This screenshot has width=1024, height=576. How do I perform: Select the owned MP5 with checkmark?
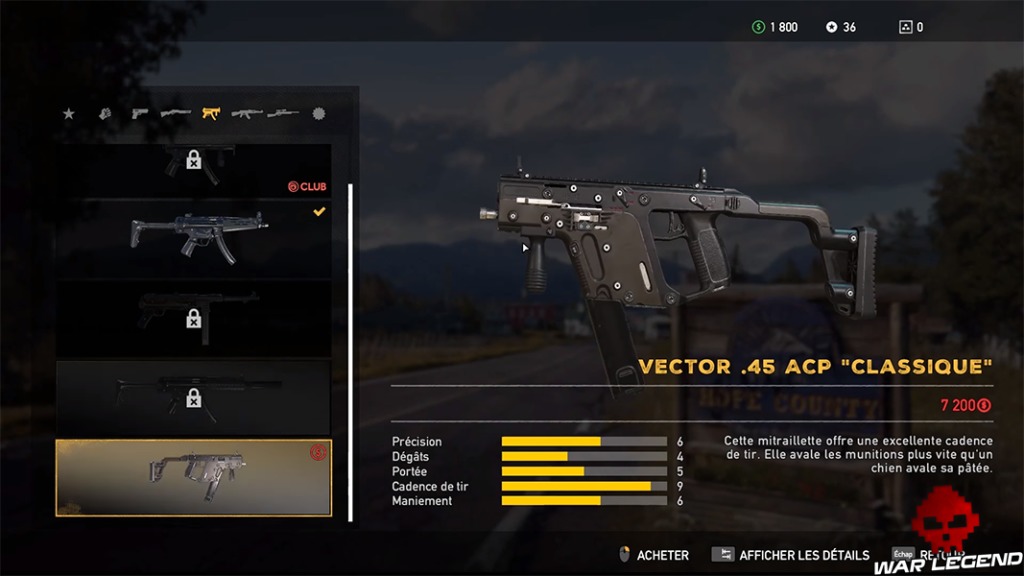(194, 238)
